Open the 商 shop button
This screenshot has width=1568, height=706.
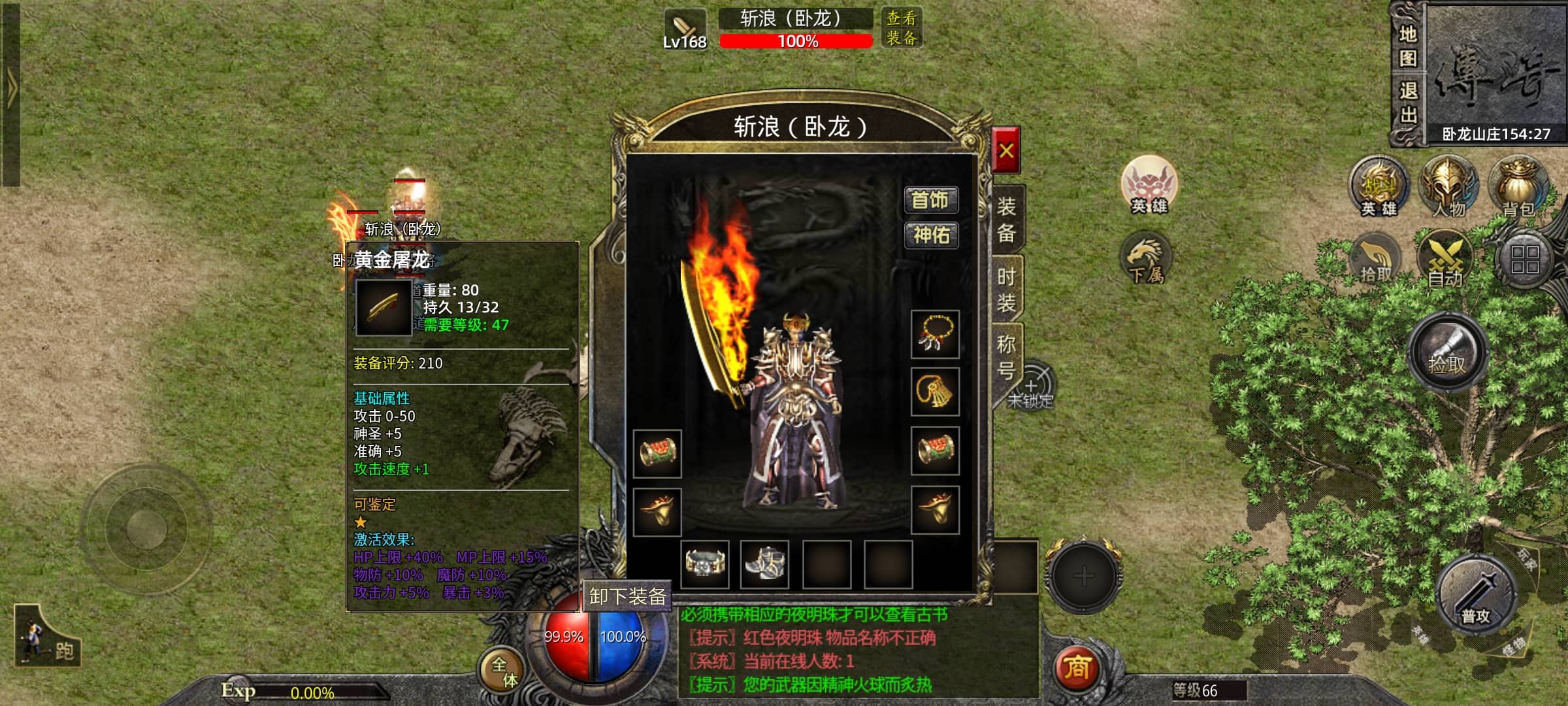coord(1077,668)
